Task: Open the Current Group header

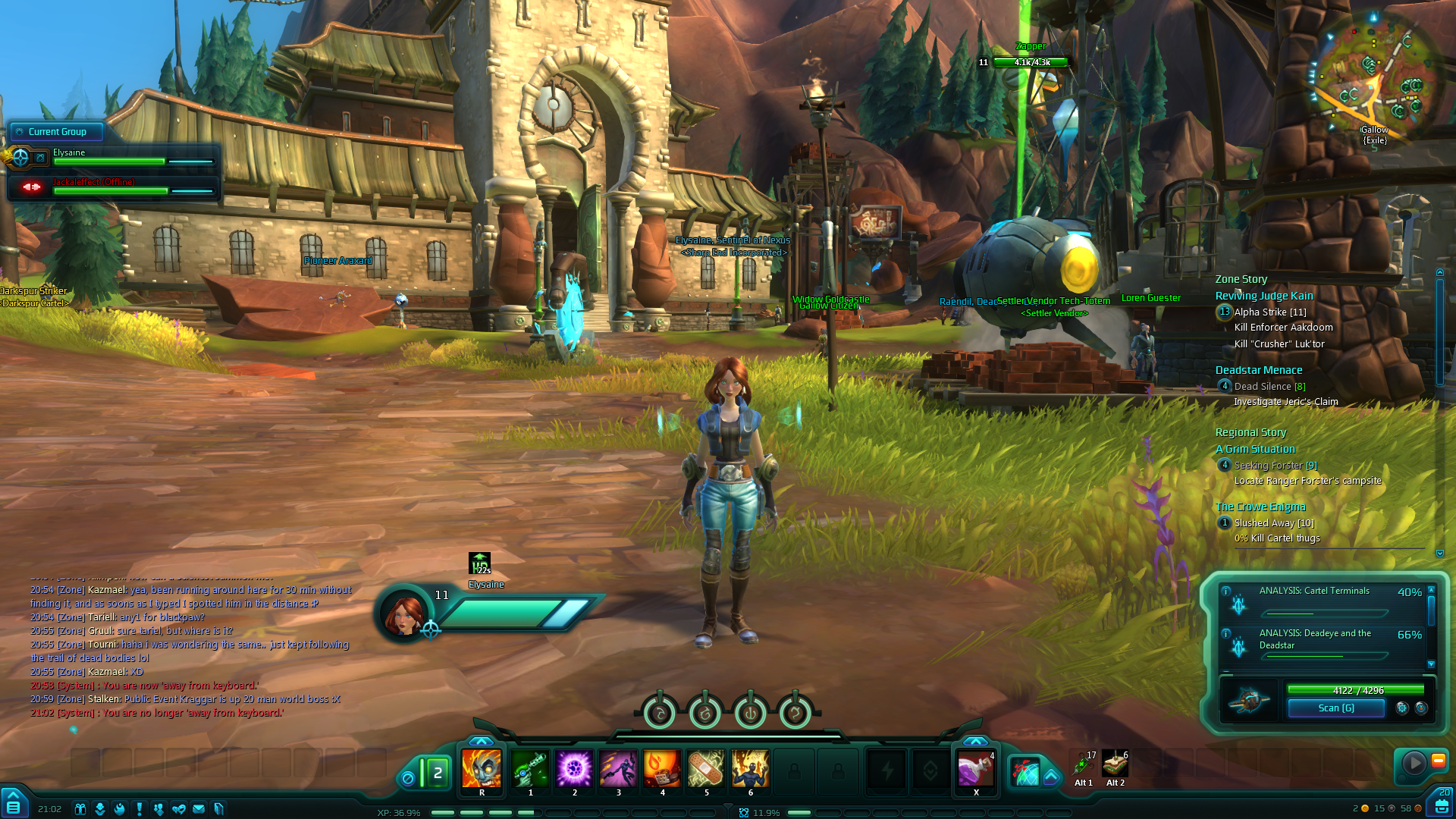Action: 57,132
